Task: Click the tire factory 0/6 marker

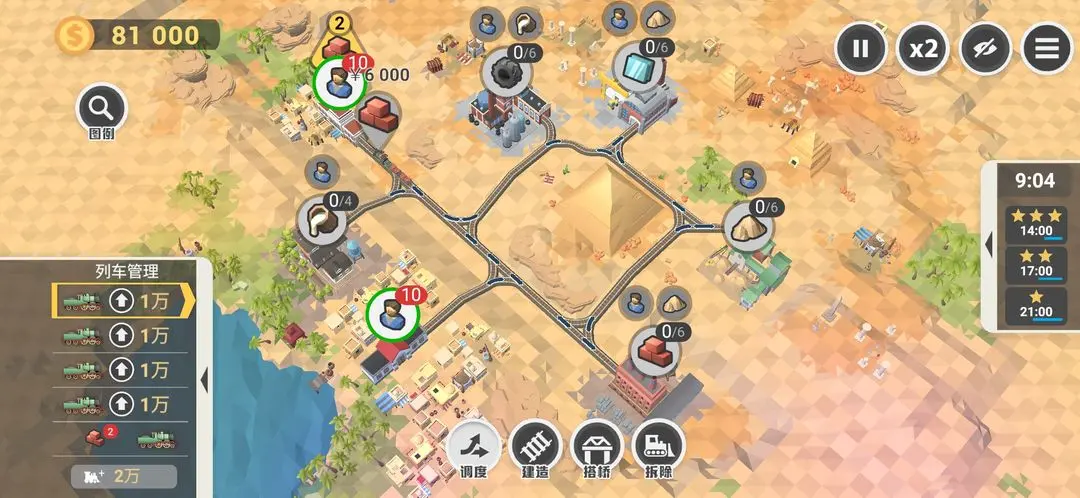Action: [501, 72]
